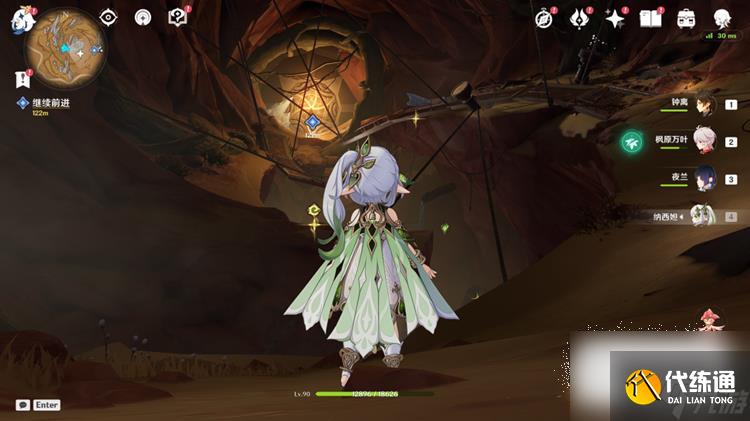The image size is (750, 421).
Task: Open the battle pass emblem icon
Action: pyautogui.click(x=580, y=18)
